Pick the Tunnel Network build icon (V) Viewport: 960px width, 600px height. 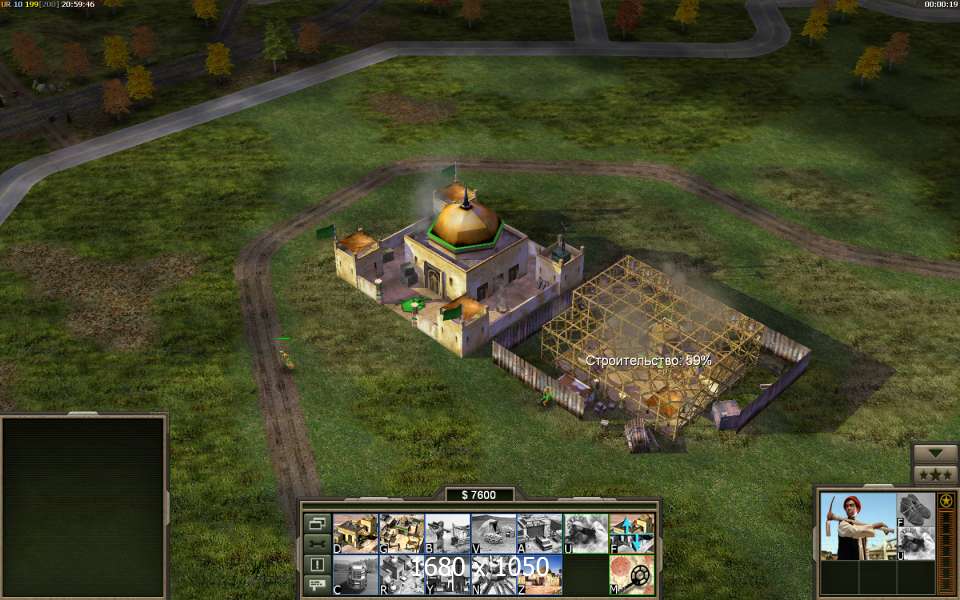[x=493, y=533]
